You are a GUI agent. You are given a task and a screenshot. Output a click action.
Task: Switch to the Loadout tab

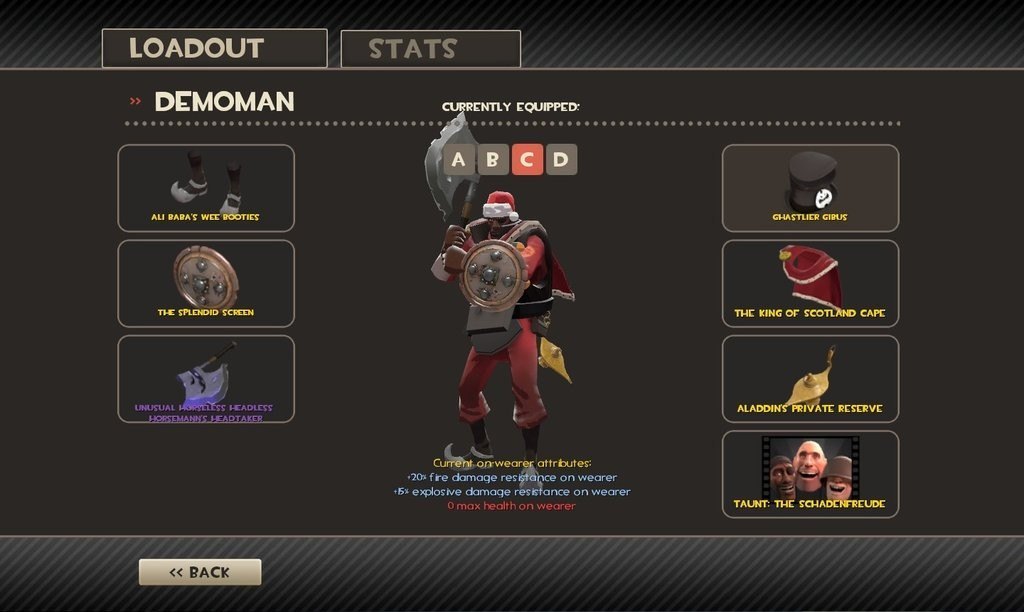coord(214,48)
